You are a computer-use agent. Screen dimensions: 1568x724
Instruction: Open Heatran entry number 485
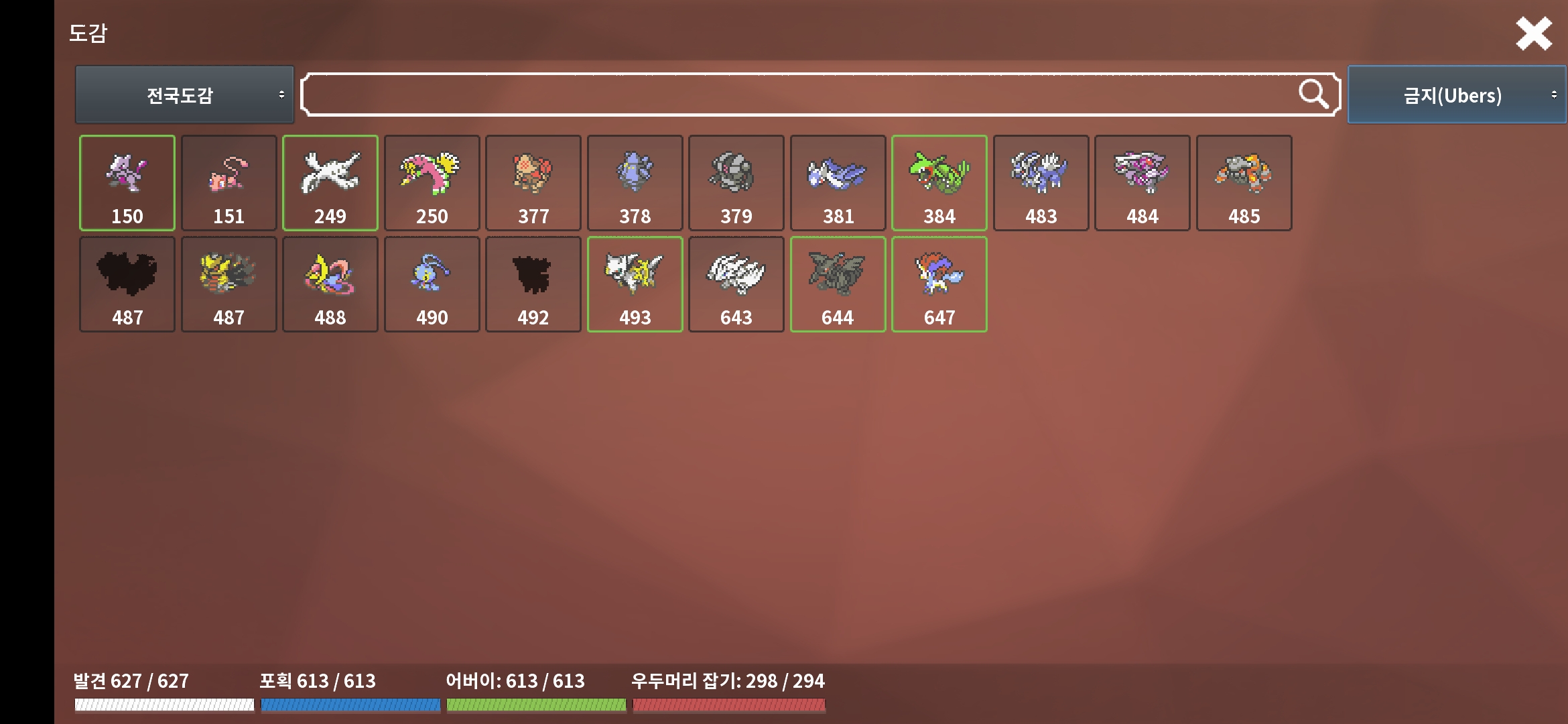point(1244,183)
